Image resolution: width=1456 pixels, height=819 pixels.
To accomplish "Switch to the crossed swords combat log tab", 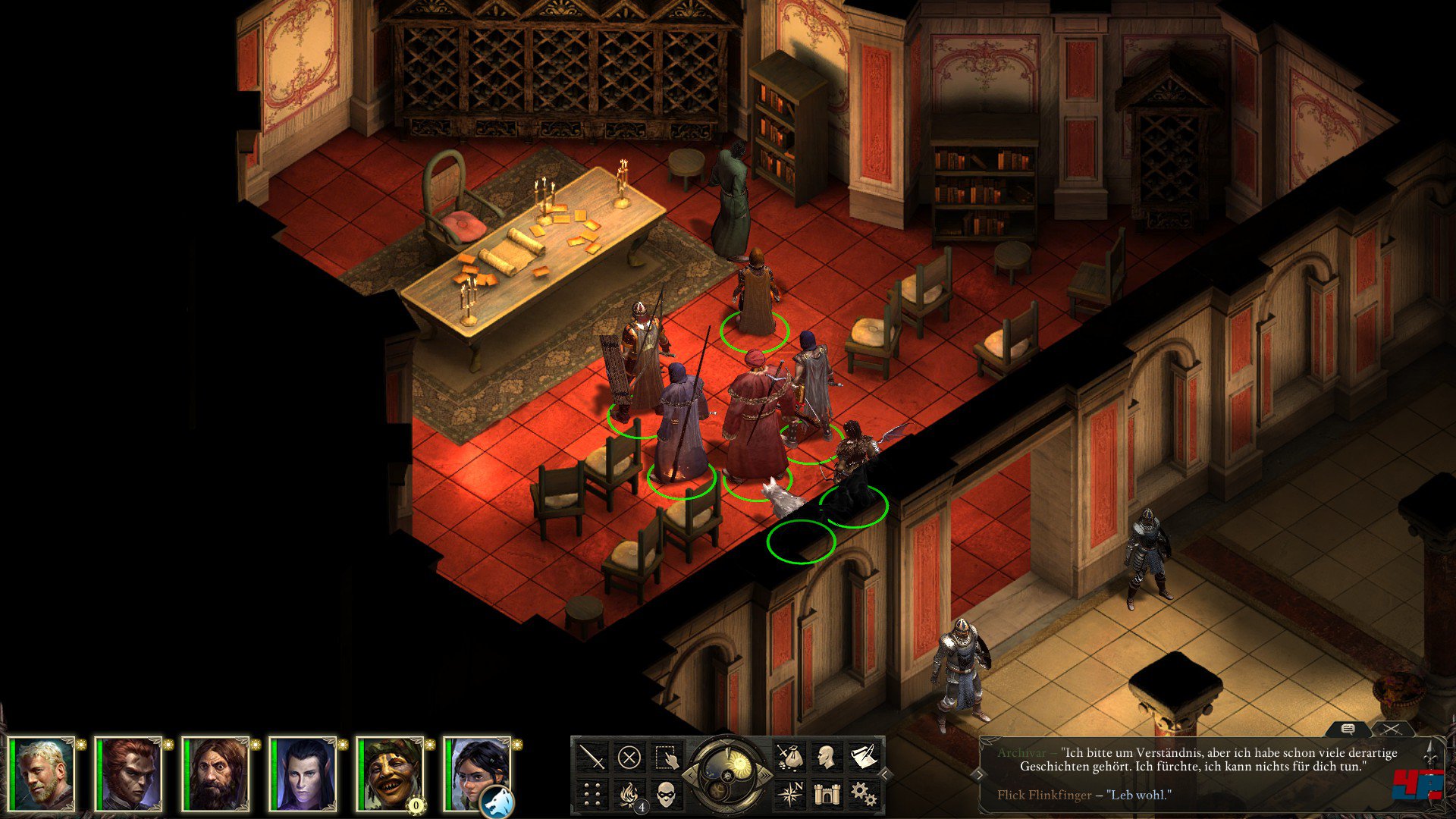I will [1392, 730].
